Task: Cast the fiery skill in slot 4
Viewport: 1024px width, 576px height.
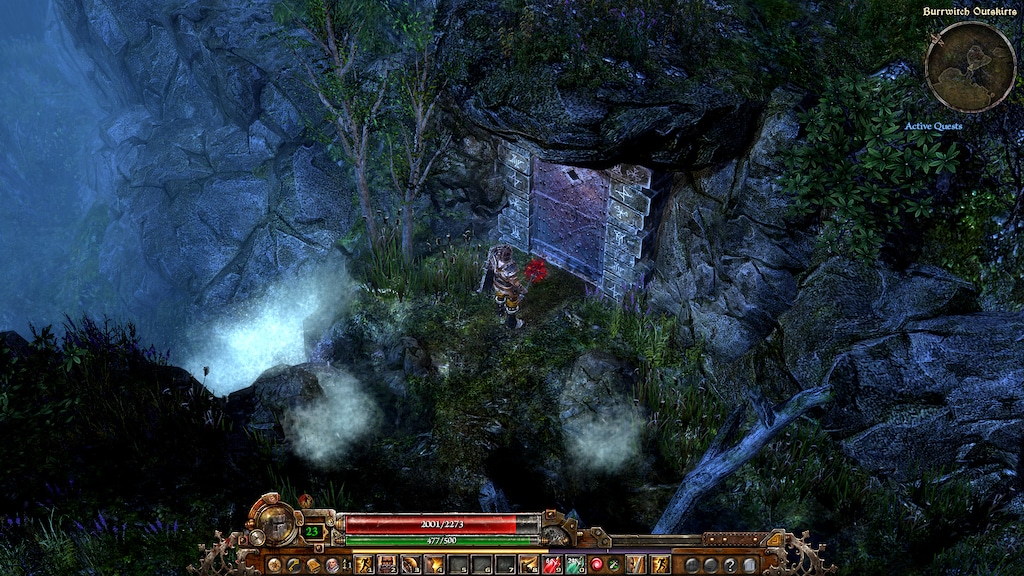Action: pos(433,565)
